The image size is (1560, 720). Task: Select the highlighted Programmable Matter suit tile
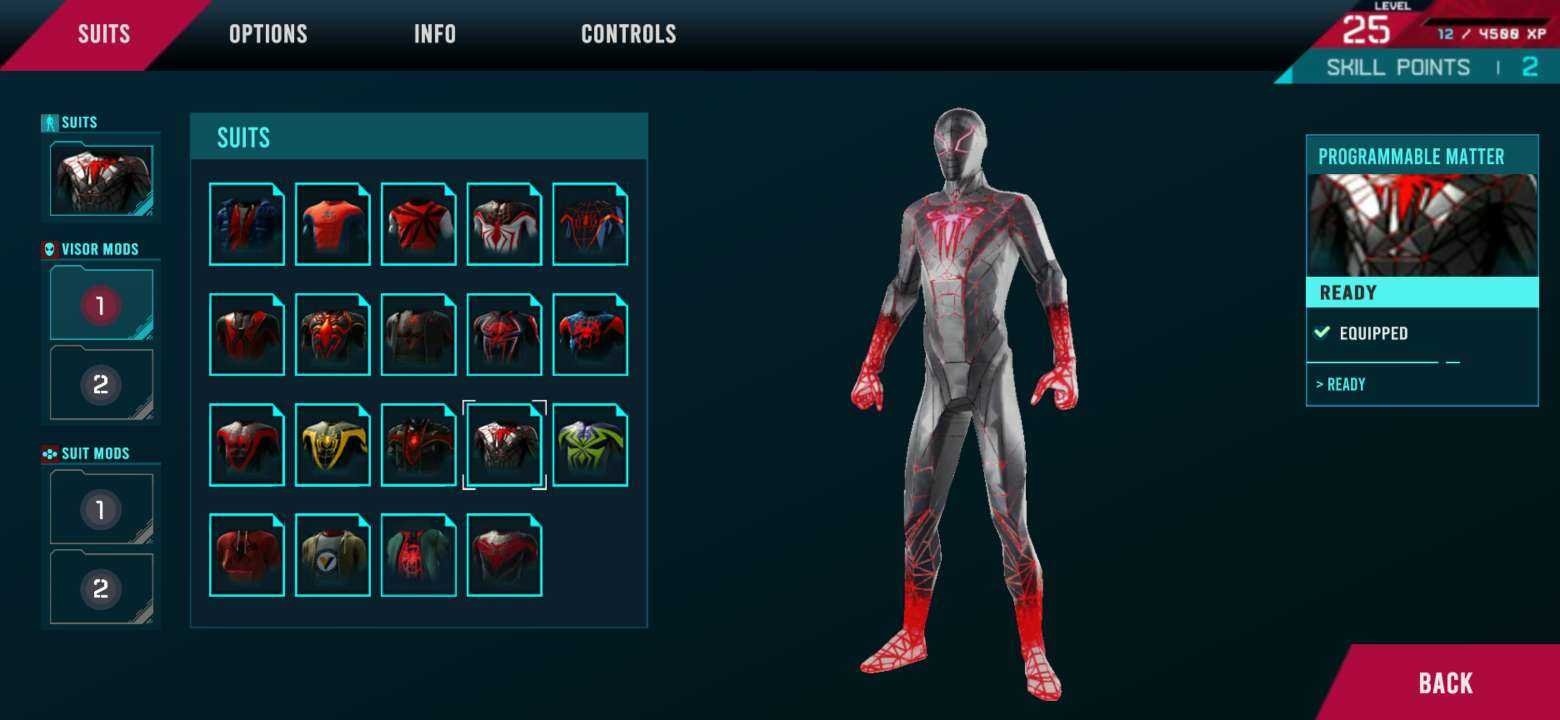pos(504,445)
